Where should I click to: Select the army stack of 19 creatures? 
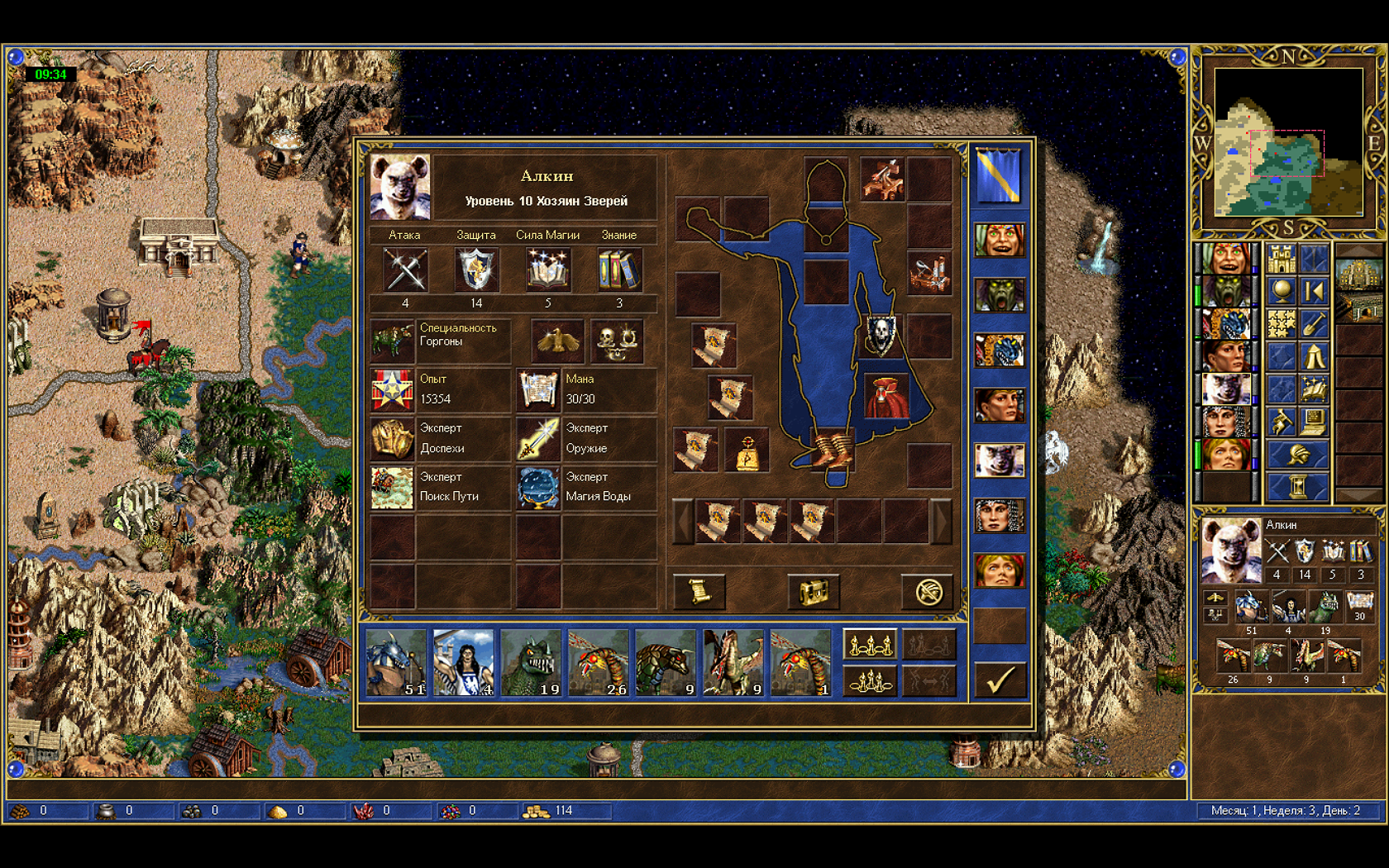(x=531, y=662)
